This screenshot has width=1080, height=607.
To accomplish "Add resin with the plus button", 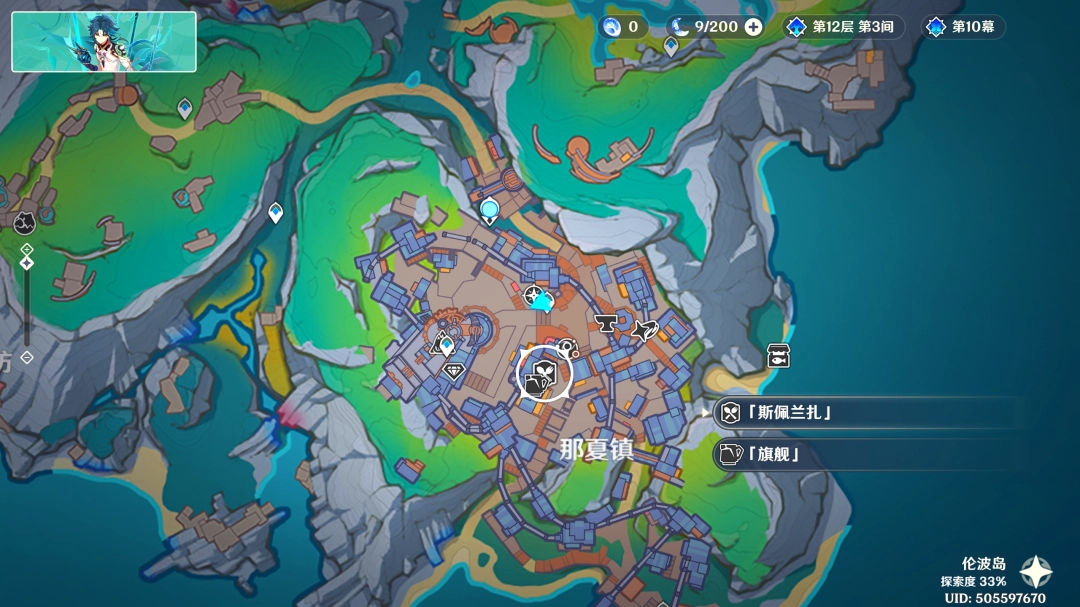I will coord(753,27).
